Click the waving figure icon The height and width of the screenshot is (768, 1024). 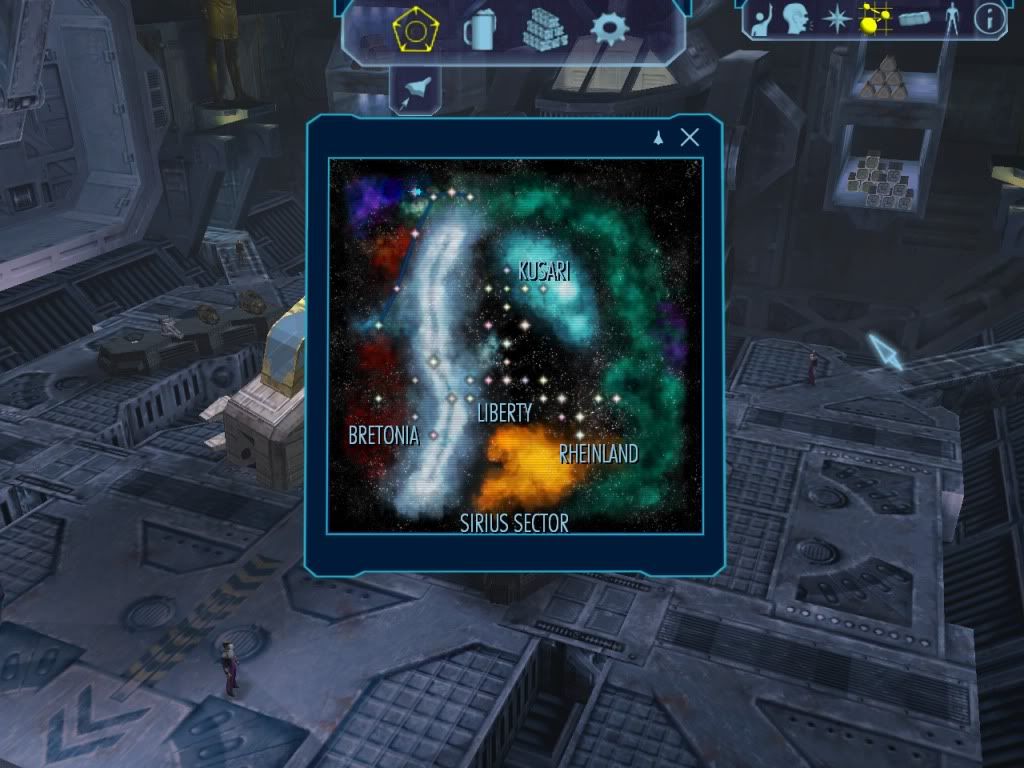click(764, 19)
